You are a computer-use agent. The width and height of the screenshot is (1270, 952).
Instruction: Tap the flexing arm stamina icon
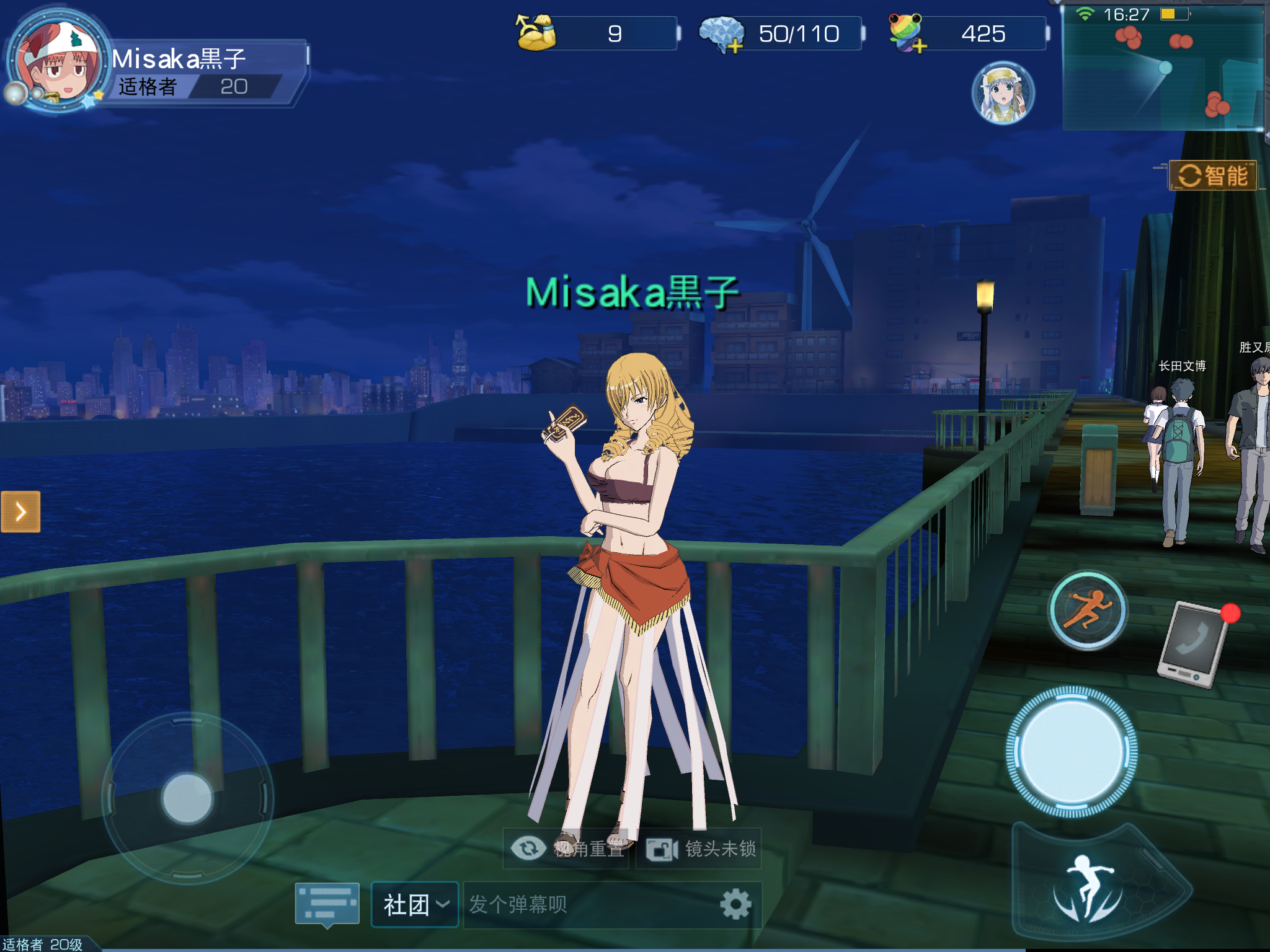click(x=536, y=33)
